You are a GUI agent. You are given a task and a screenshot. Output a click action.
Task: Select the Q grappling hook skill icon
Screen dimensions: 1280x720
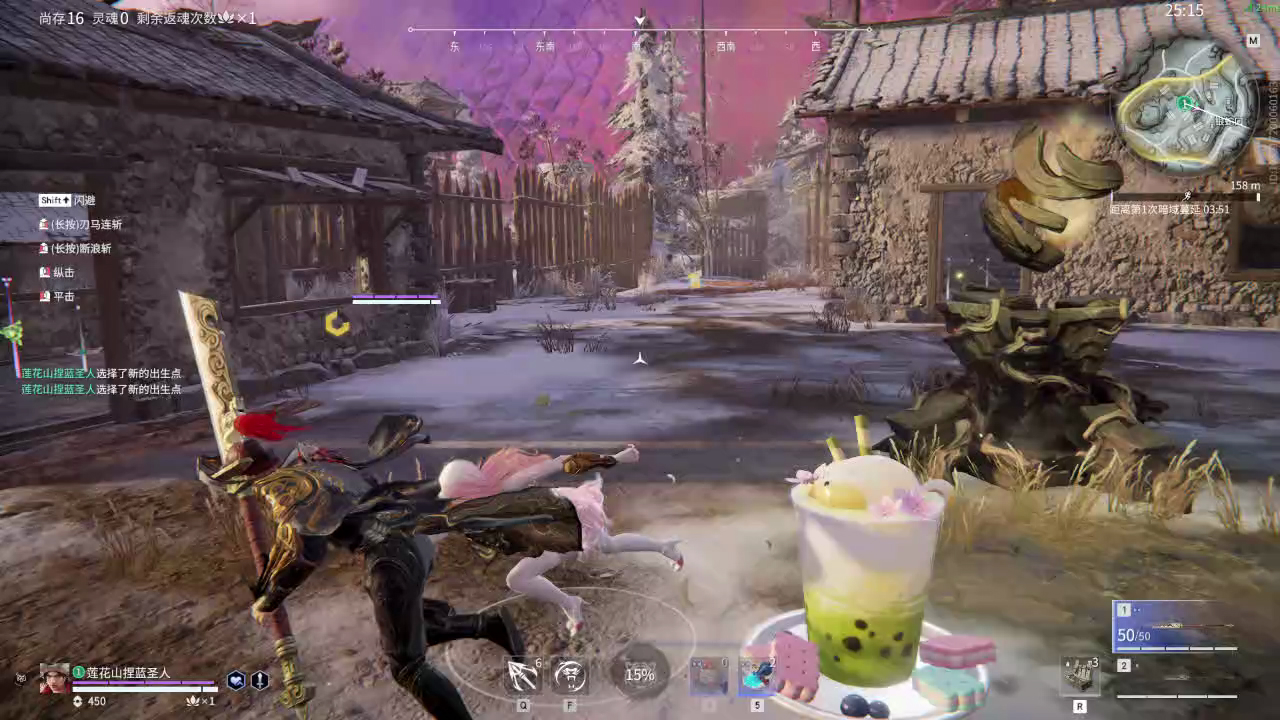click(521, 675)
